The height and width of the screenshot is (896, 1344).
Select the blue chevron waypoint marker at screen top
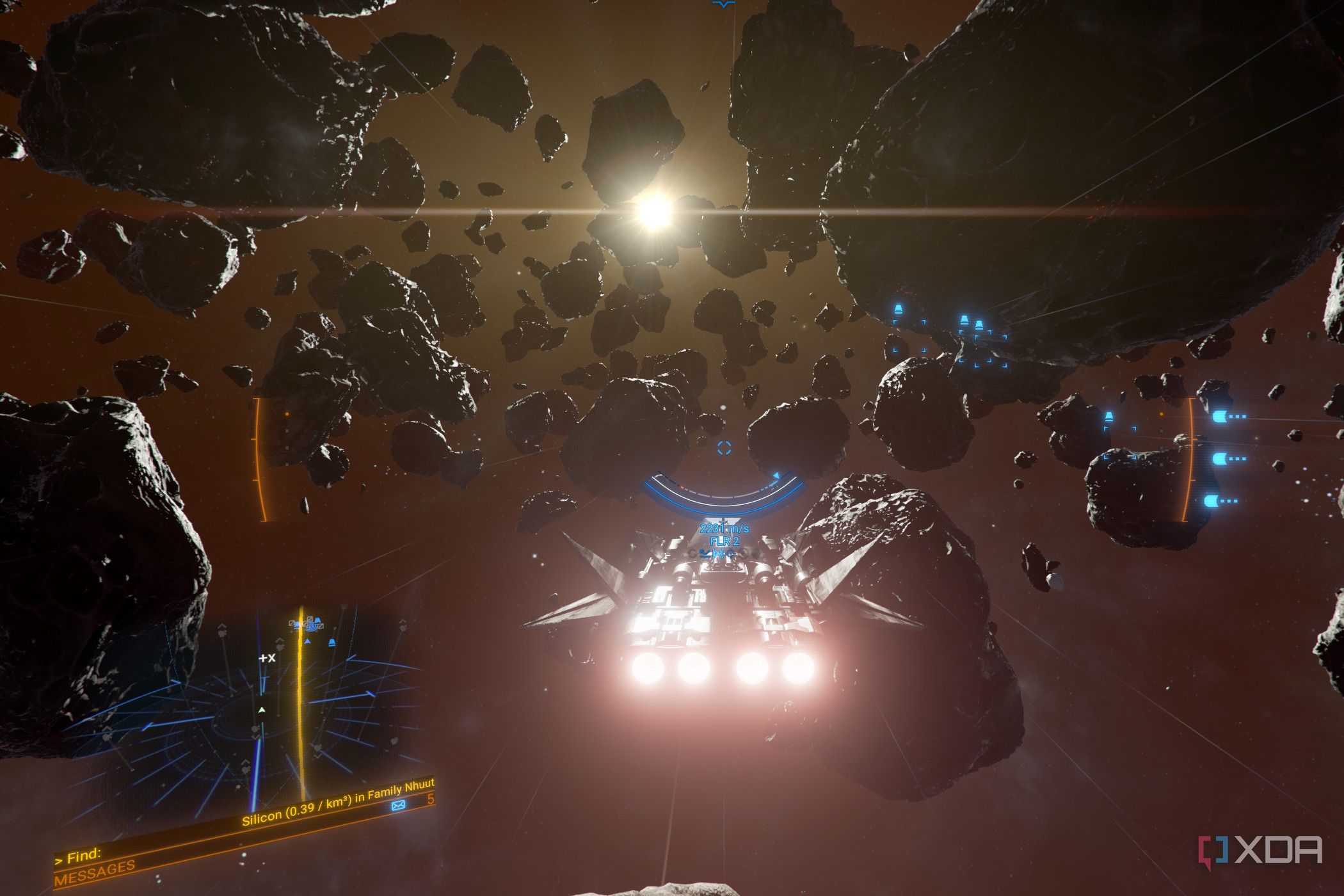(723, 5)
